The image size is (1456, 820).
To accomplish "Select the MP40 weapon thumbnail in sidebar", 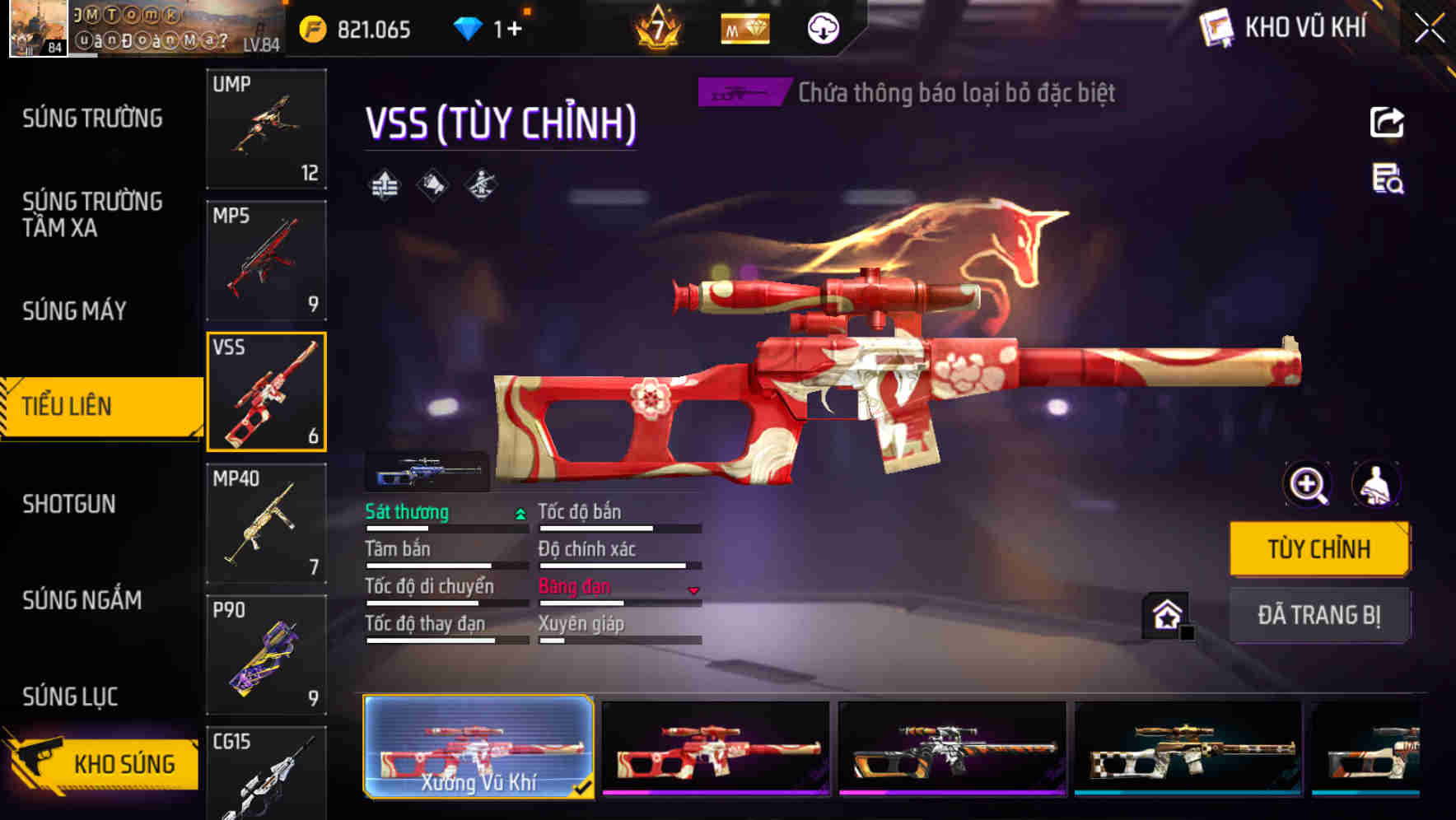I will click(266, 523).
